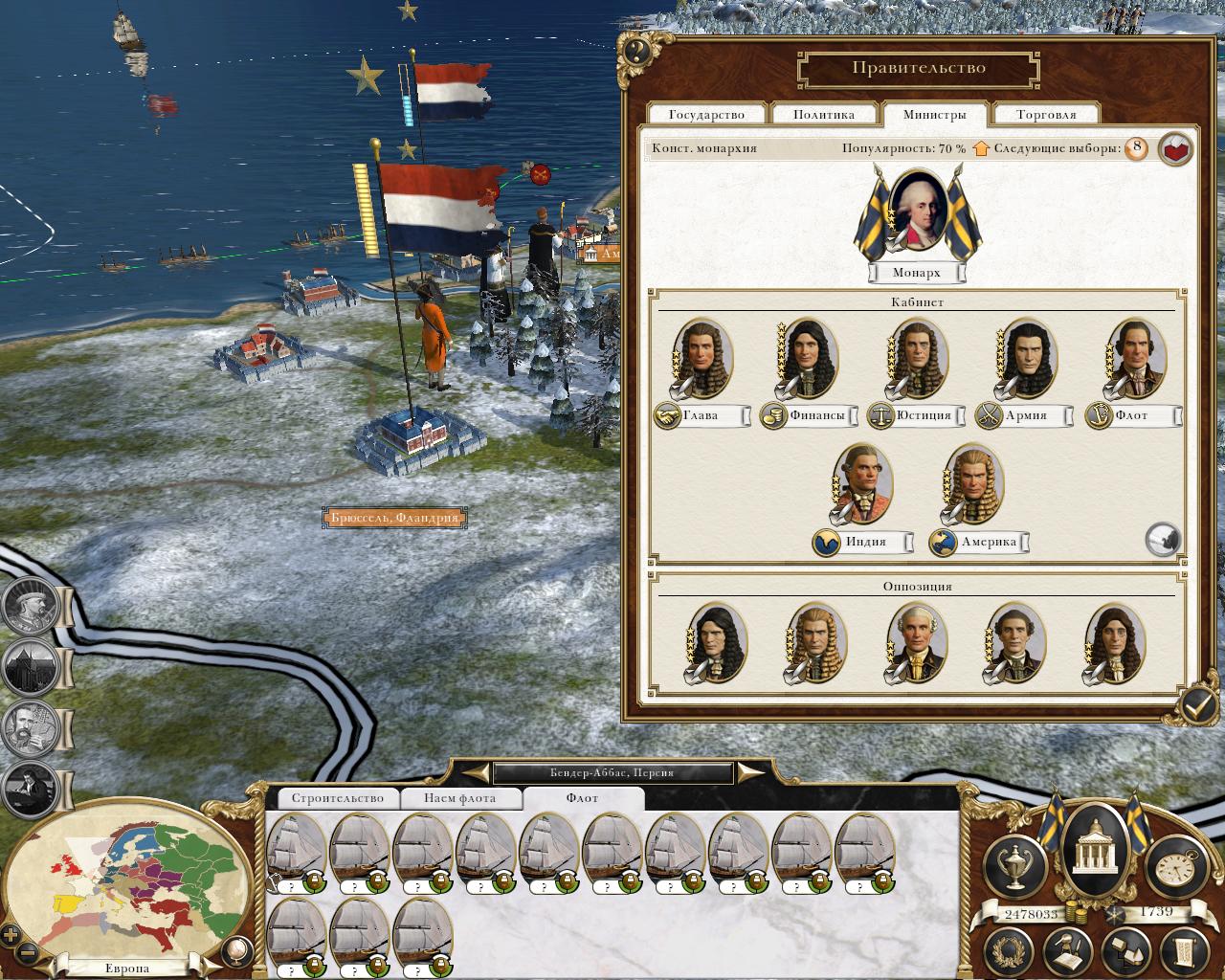
Task: Open the Строительство tab
Action: (337, 798)
